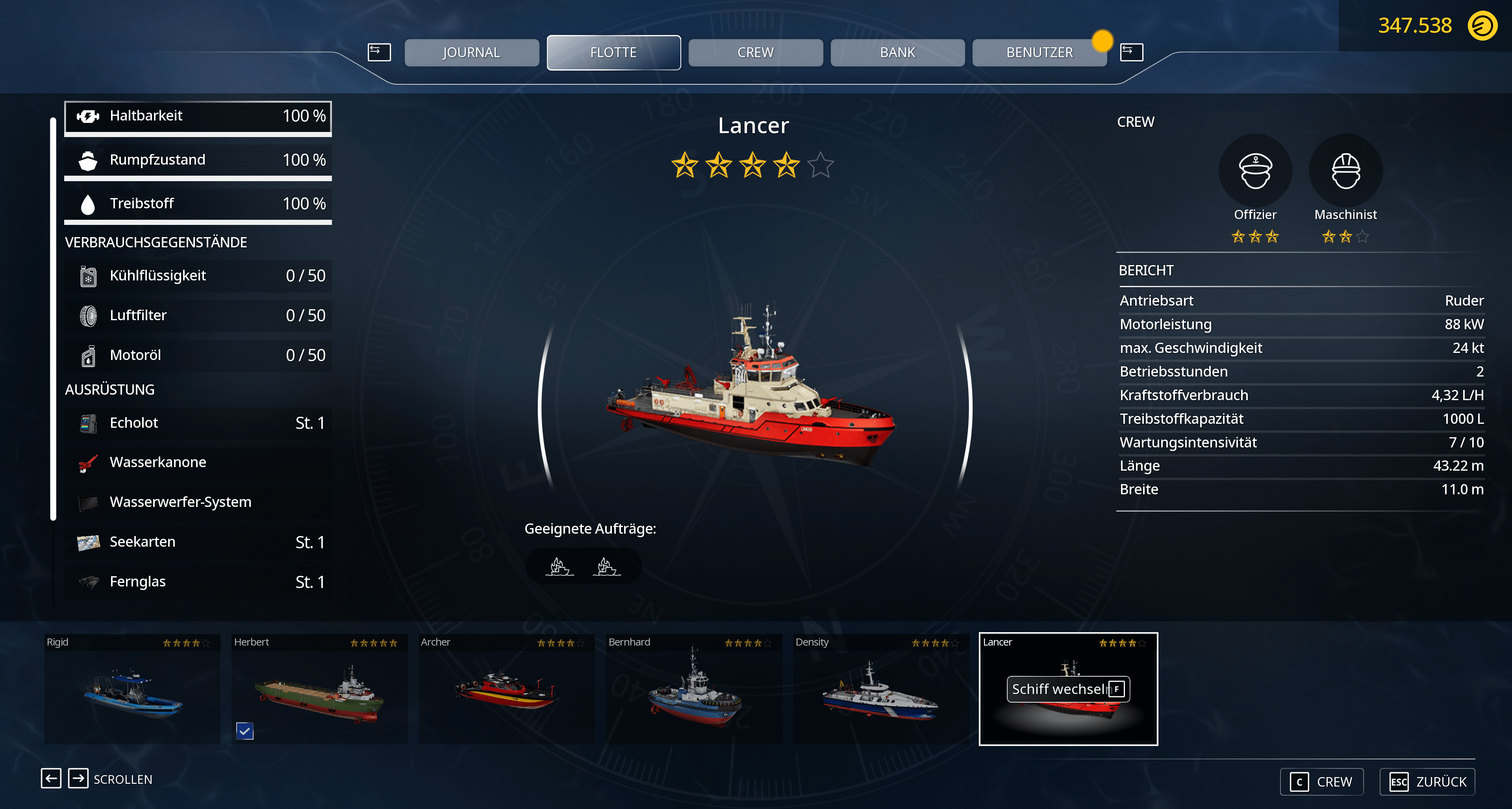Select the Luftfilter consumable row
1512x809 pixels.
[198, 316]
